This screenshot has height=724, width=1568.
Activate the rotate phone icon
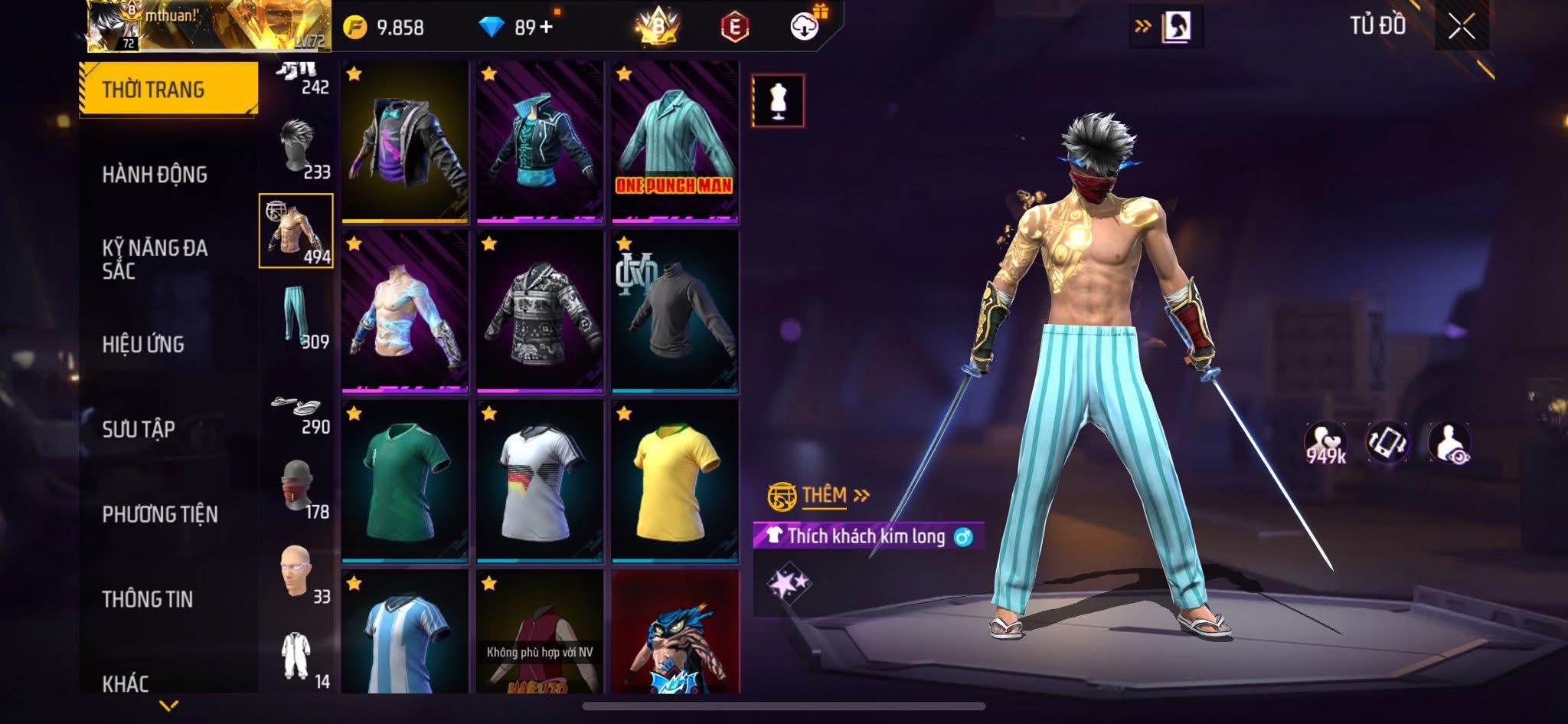point(1387,444)
